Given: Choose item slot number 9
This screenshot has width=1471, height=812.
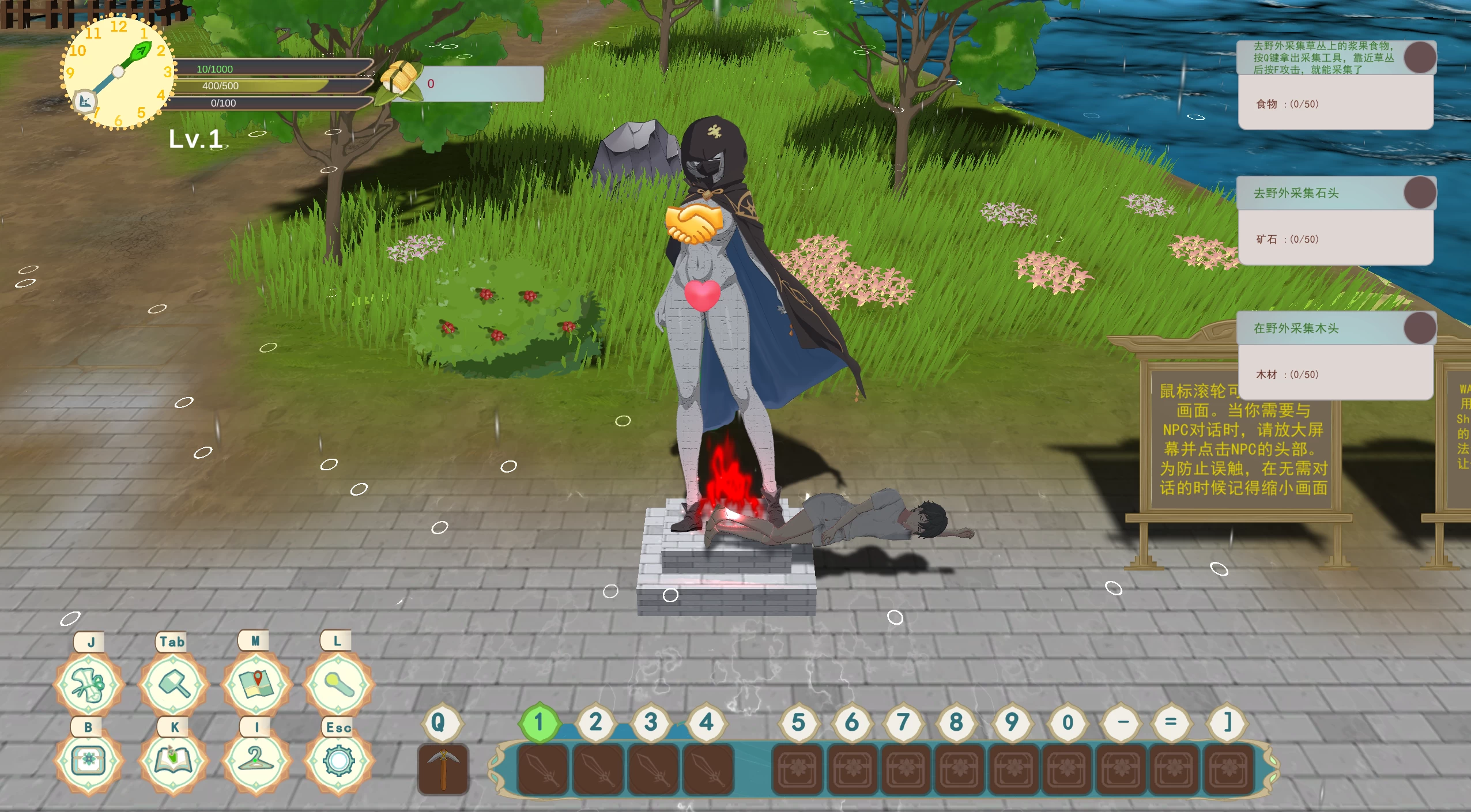Looking at the screenshot, I should [x=1012, y=770].
